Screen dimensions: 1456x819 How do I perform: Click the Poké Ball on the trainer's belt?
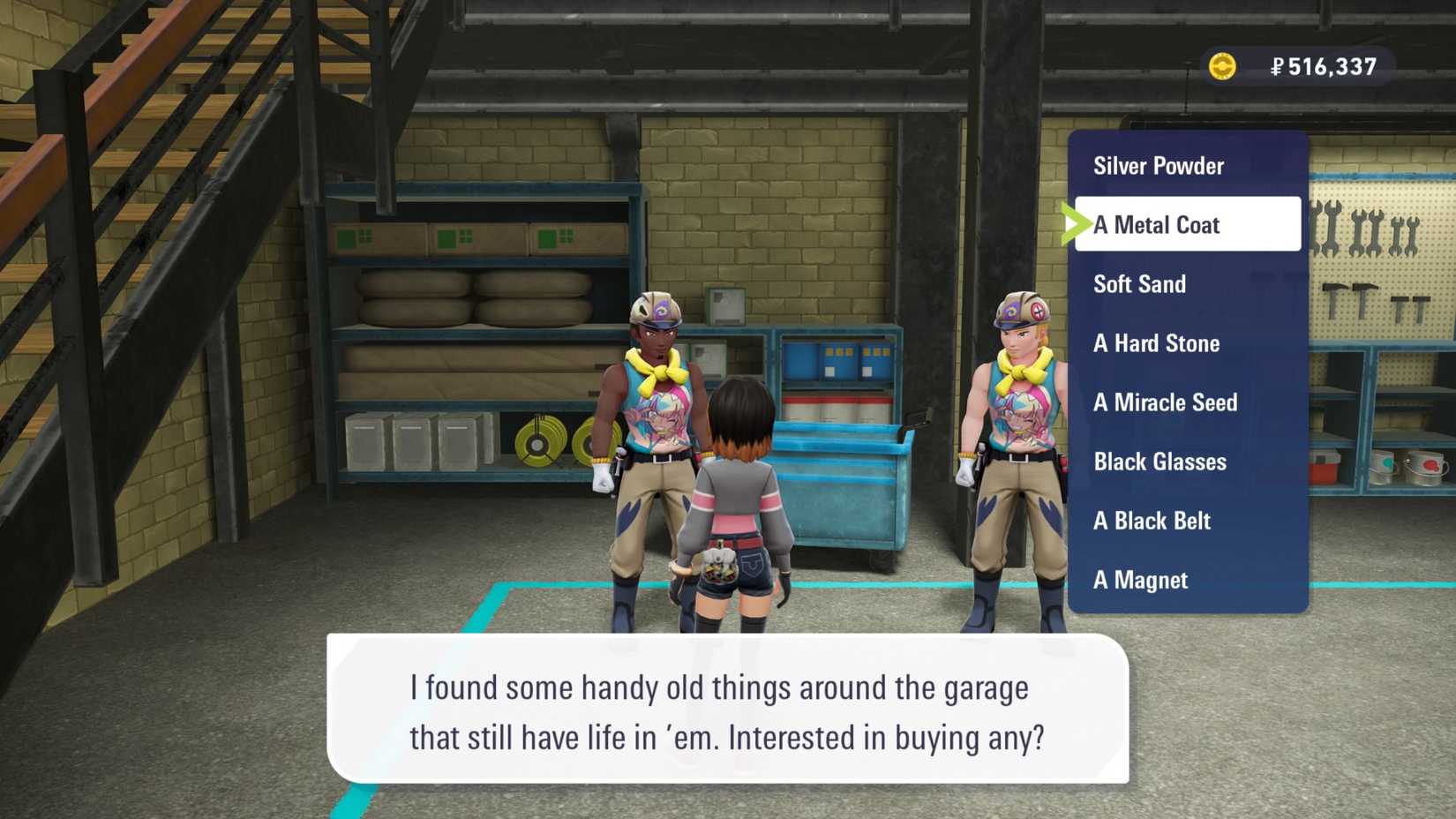(x=719, y=560)
